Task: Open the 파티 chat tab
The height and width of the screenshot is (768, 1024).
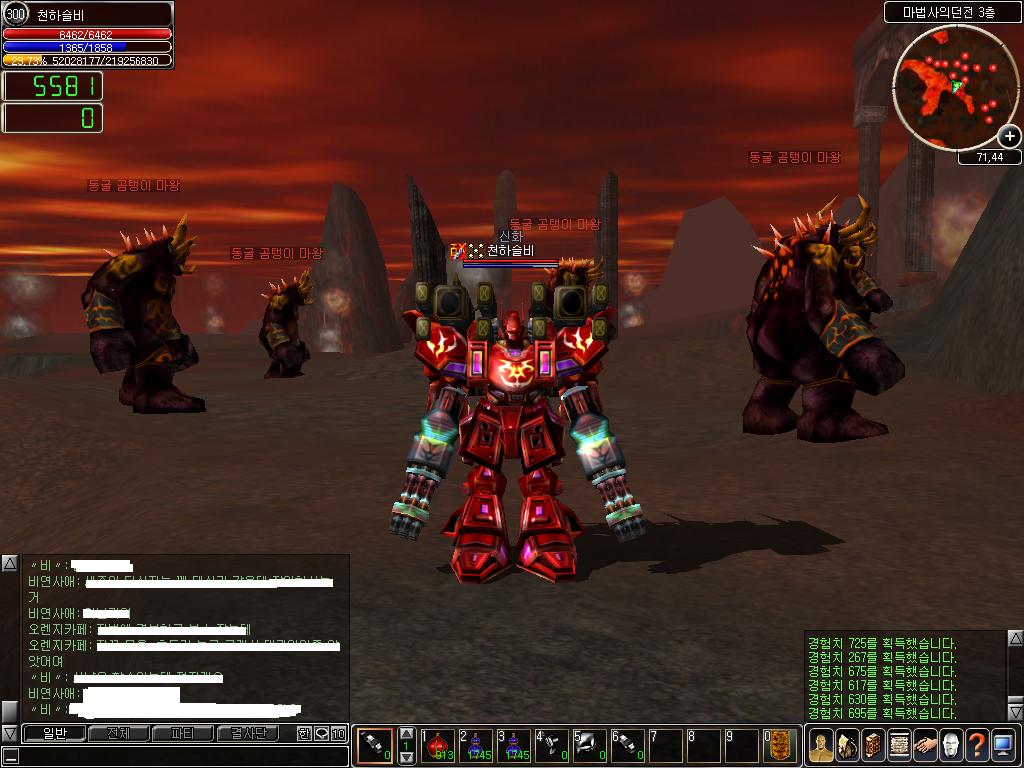Action: [x=182, y=733]
